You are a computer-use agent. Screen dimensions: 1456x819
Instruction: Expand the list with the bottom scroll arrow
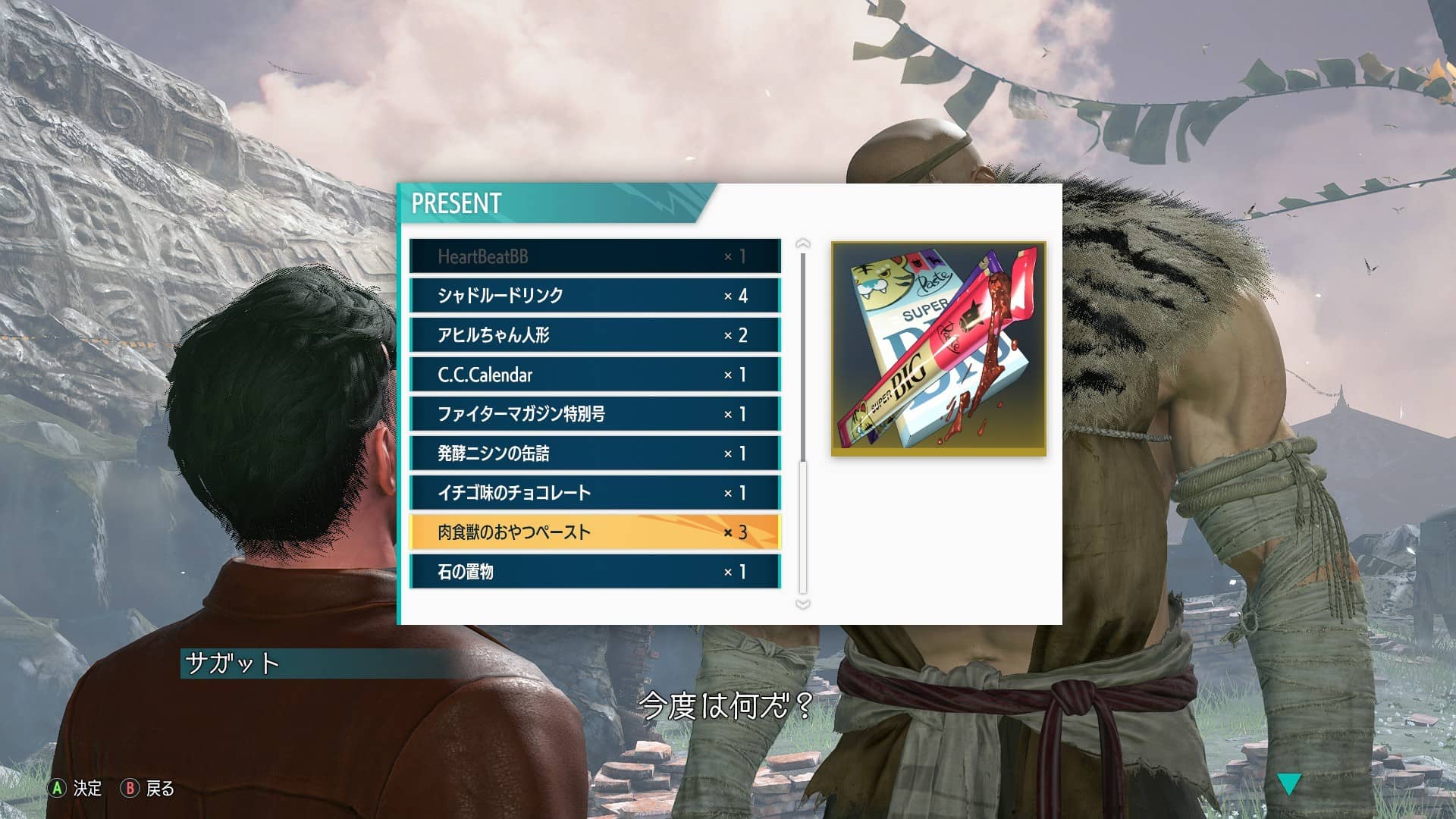(x=802, y=603)
